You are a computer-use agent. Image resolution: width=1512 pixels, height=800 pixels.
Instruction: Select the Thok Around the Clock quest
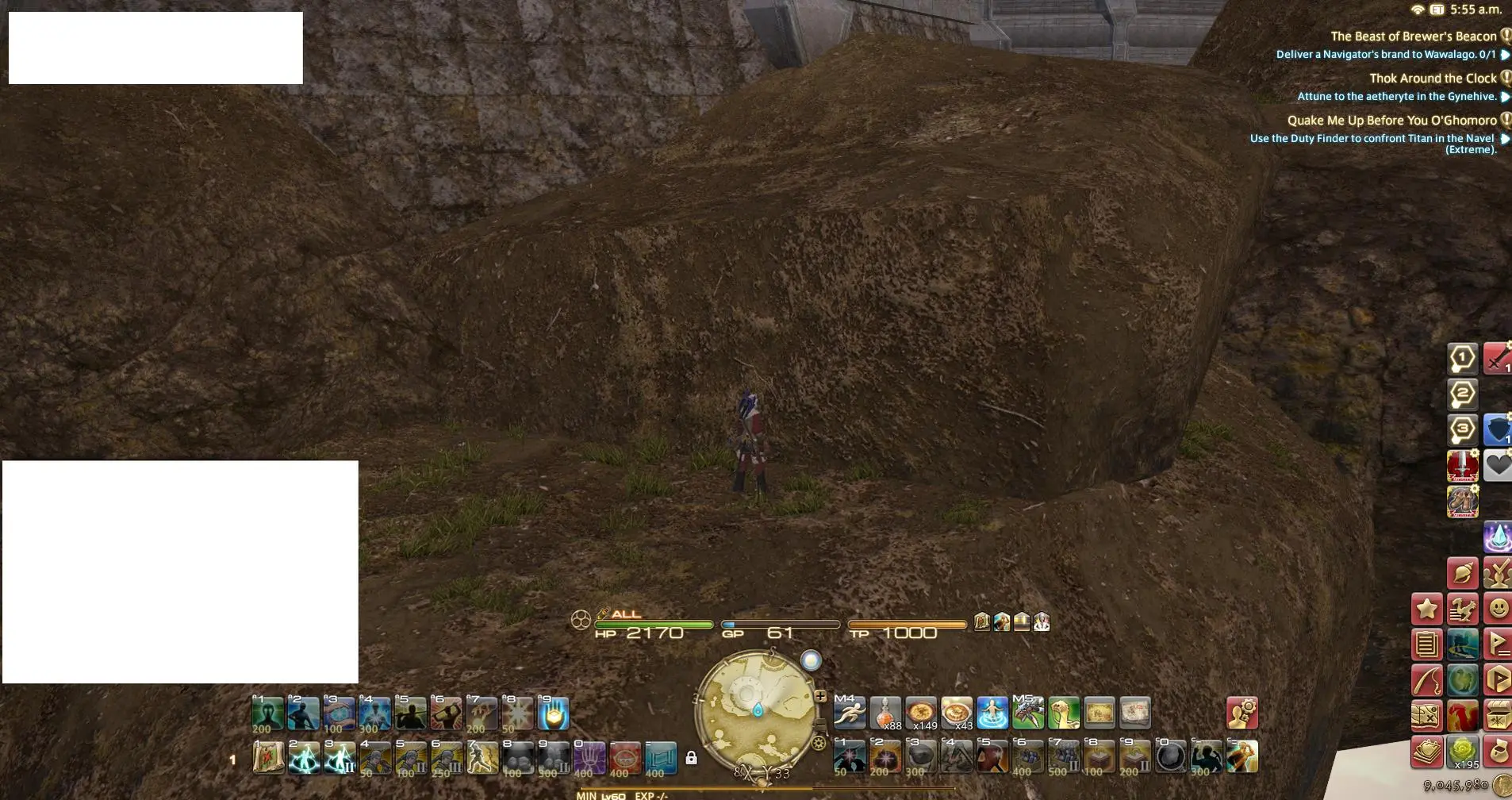point(1432,79)
